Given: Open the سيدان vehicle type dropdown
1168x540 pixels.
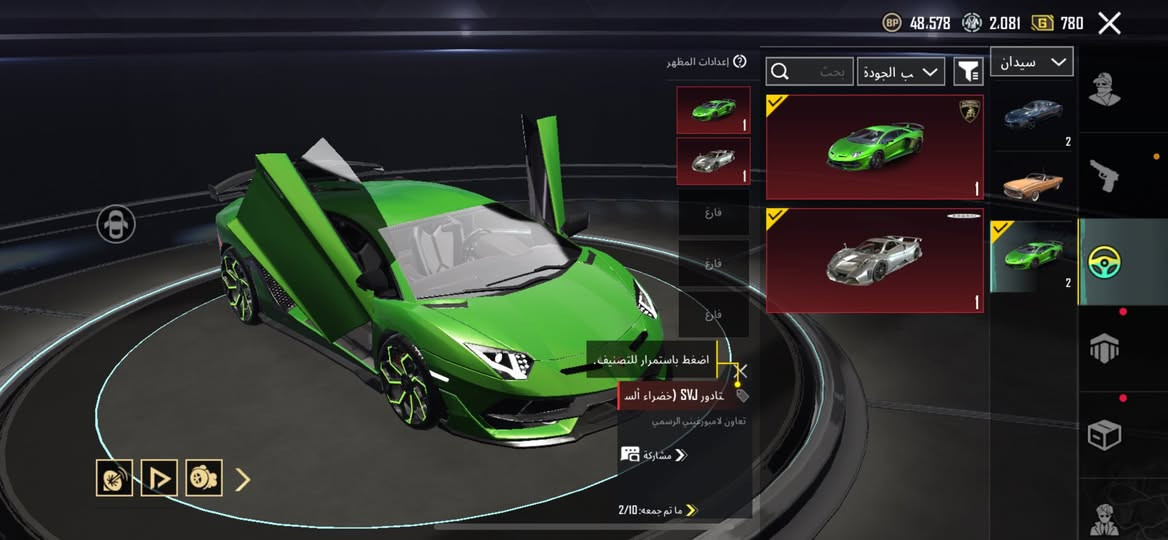Looking at the screenshot, I should (x=1031, y=62).
